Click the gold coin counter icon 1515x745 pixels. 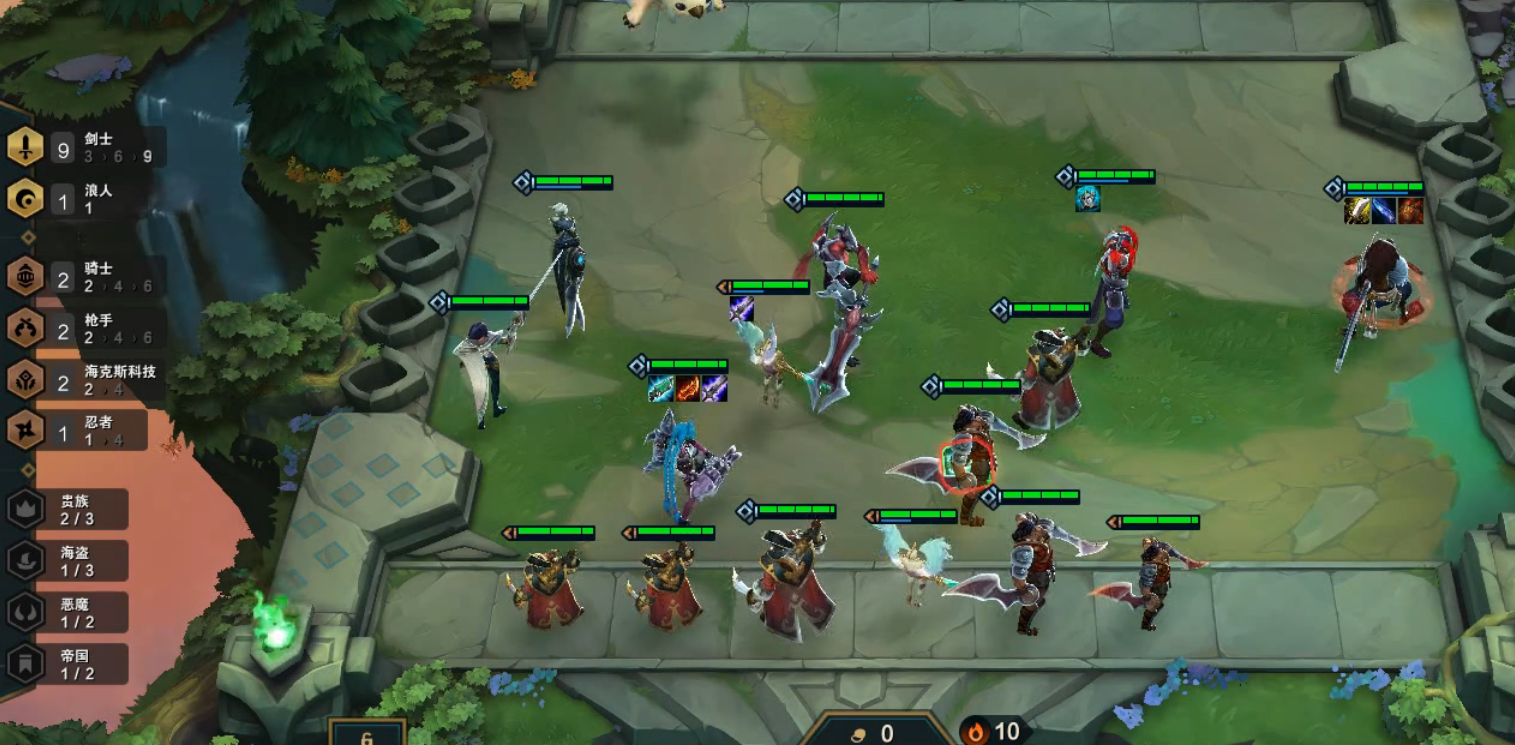858,734
